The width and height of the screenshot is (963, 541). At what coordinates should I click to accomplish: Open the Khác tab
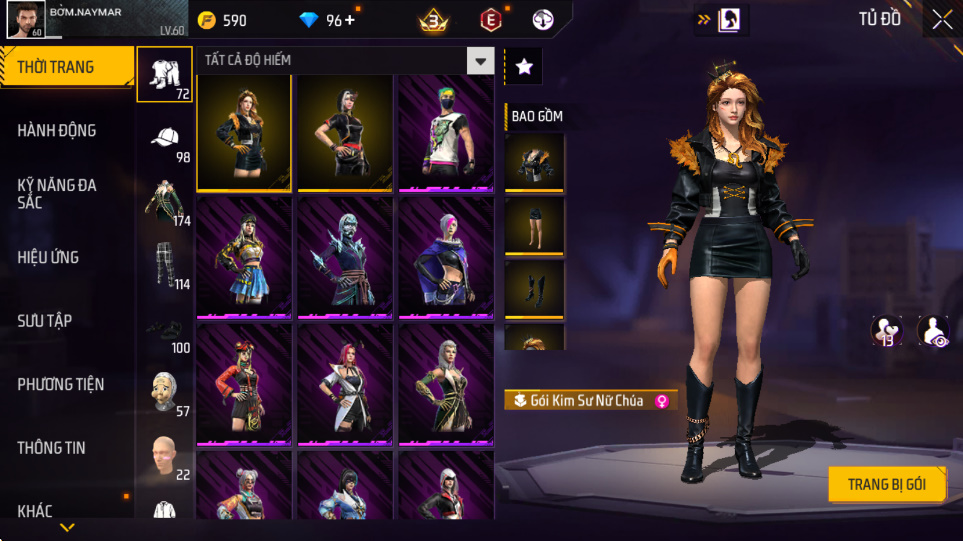pos(66,511)
